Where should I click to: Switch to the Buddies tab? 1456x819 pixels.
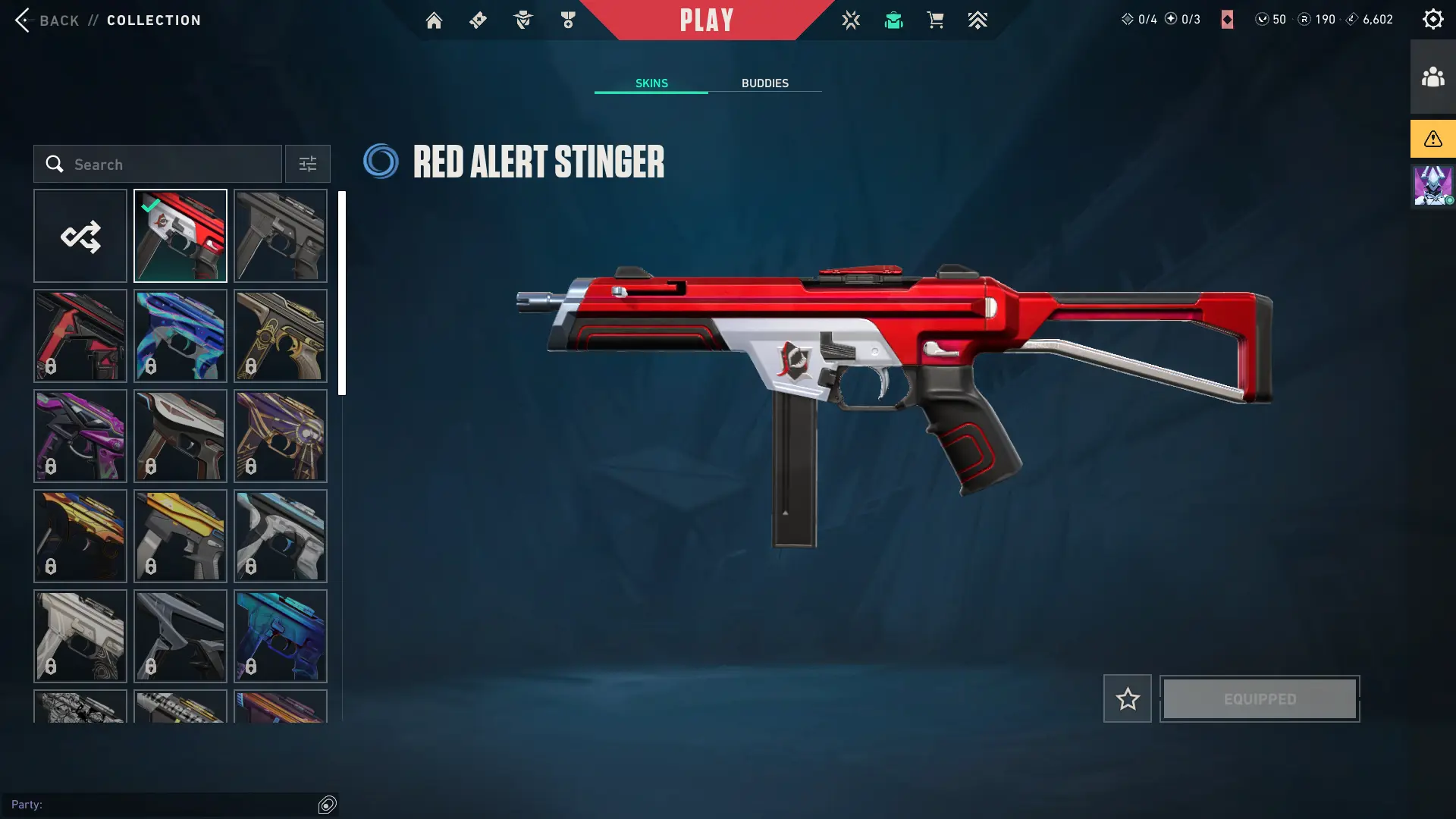[x=764, y=83]
